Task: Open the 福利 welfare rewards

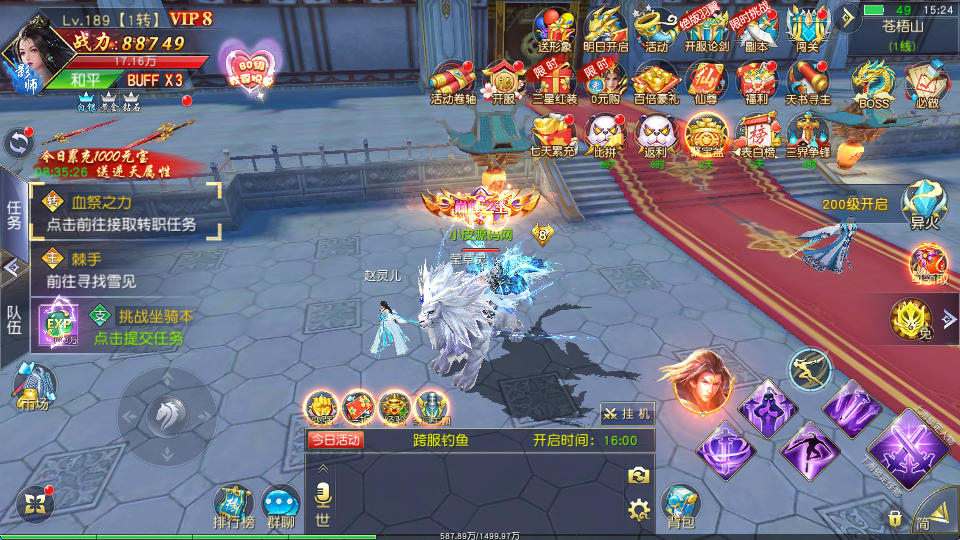Action: tap(759, 82)
